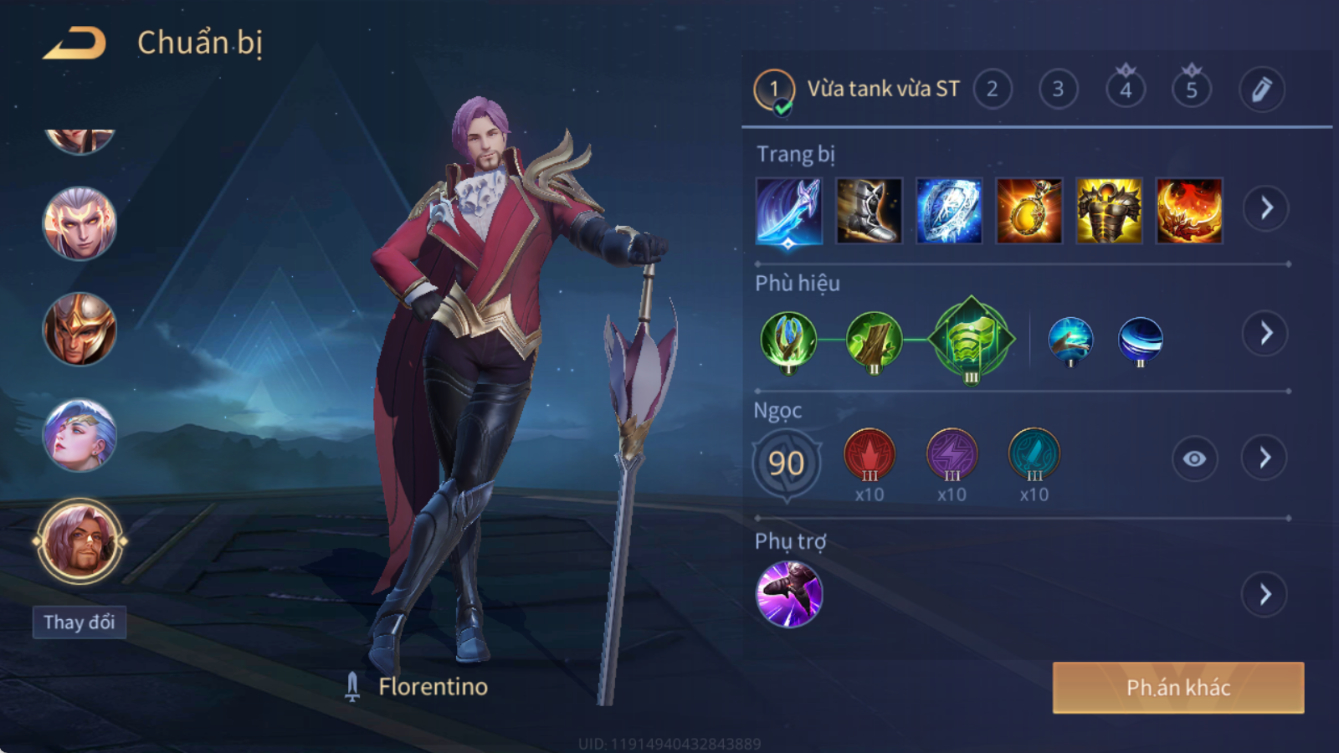1339x753 pixels.
Task: Select the blue sword equipment item
Action: point(789,211)
